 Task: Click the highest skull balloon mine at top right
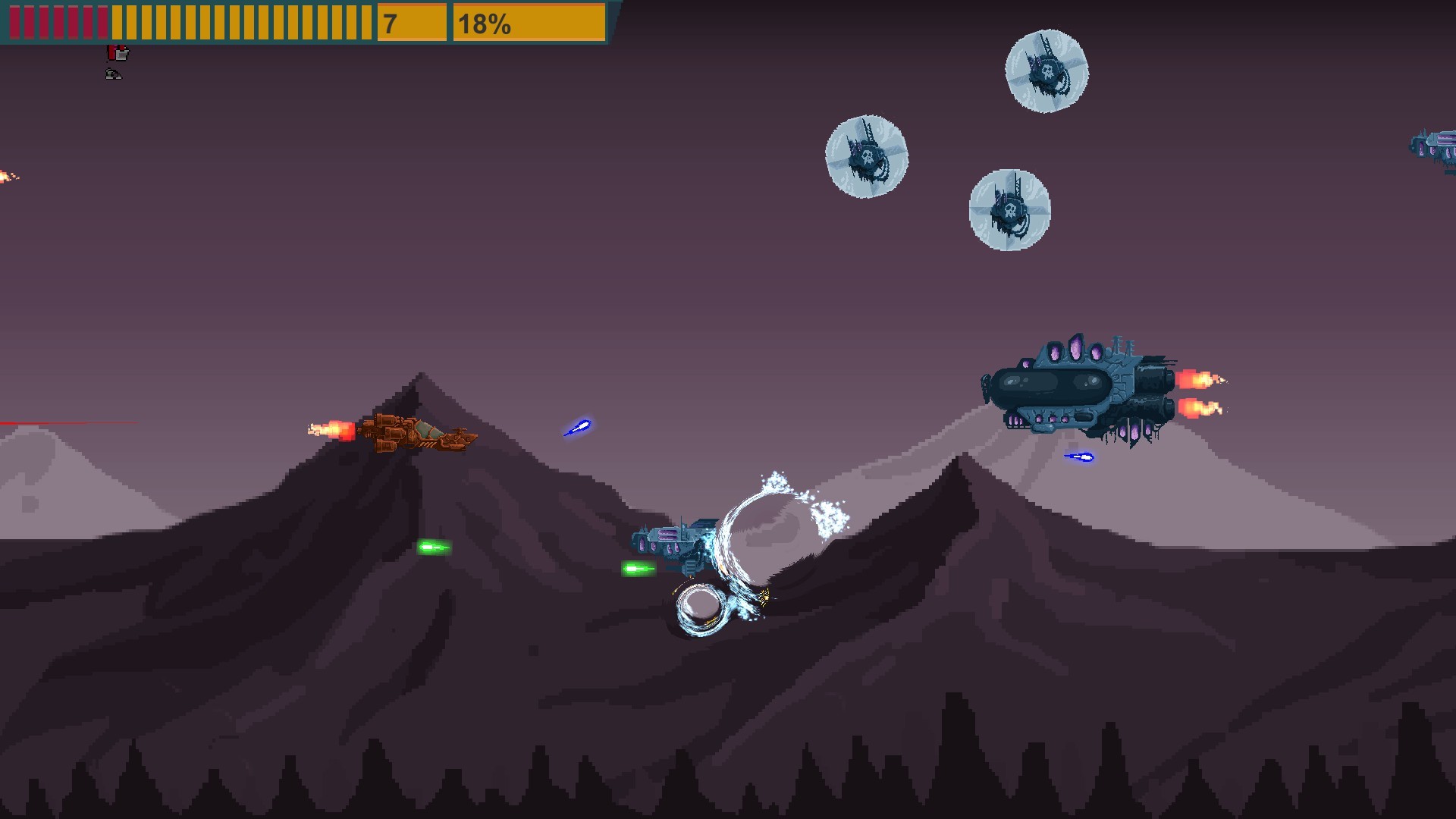click(x=1048, y=70)
